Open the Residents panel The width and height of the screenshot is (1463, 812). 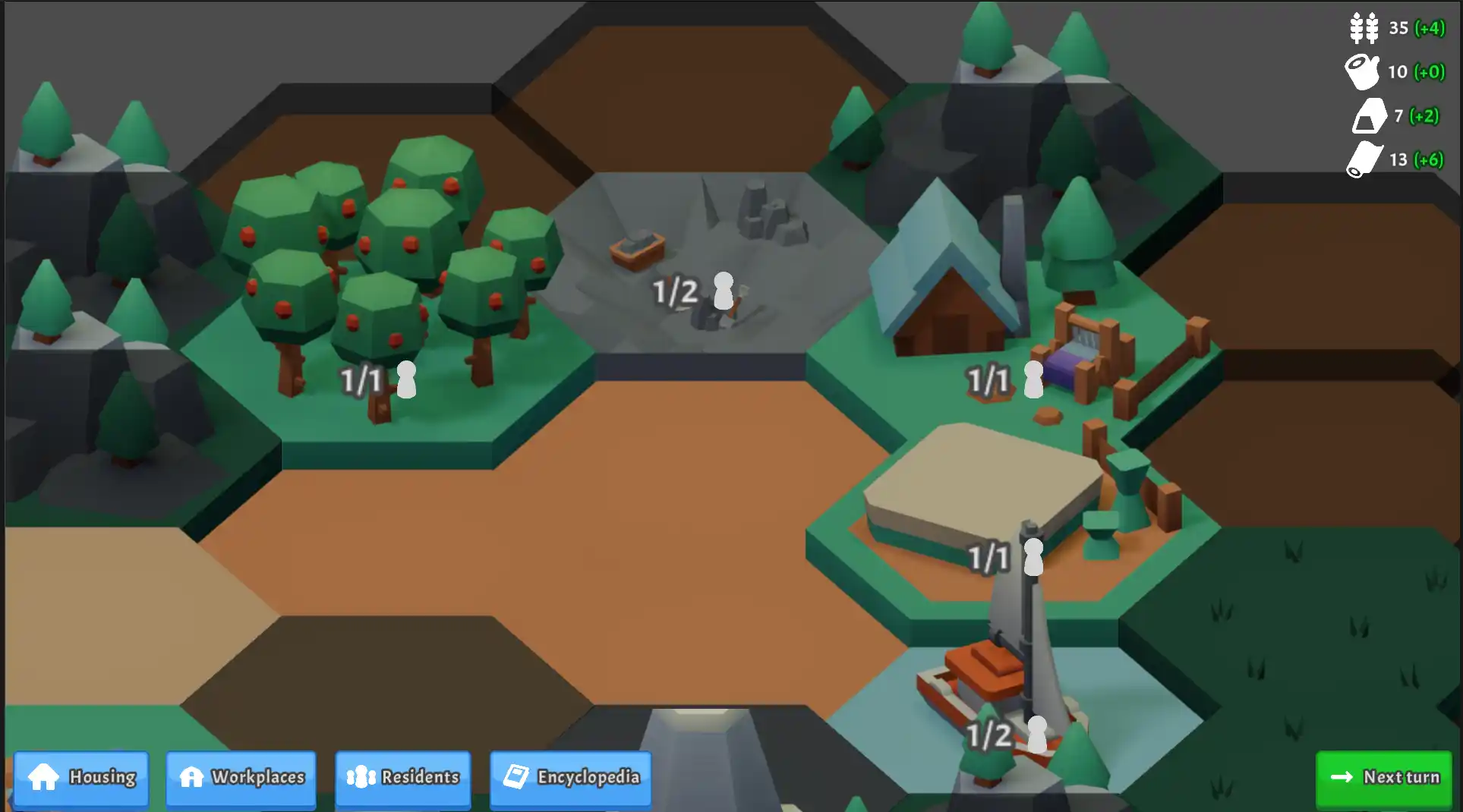pyautogui.click(x=403, y=778)
